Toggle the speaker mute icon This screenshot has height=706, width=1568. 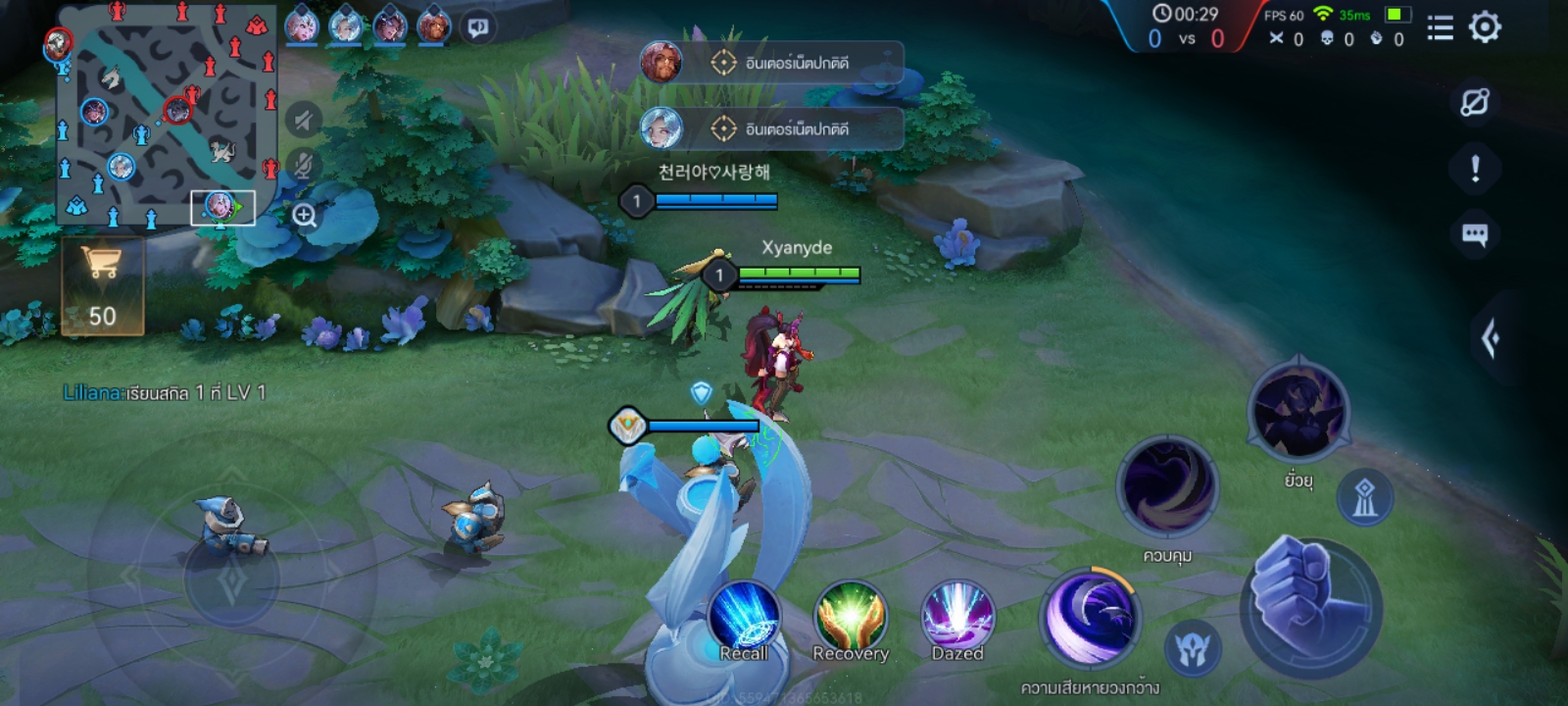304,121
